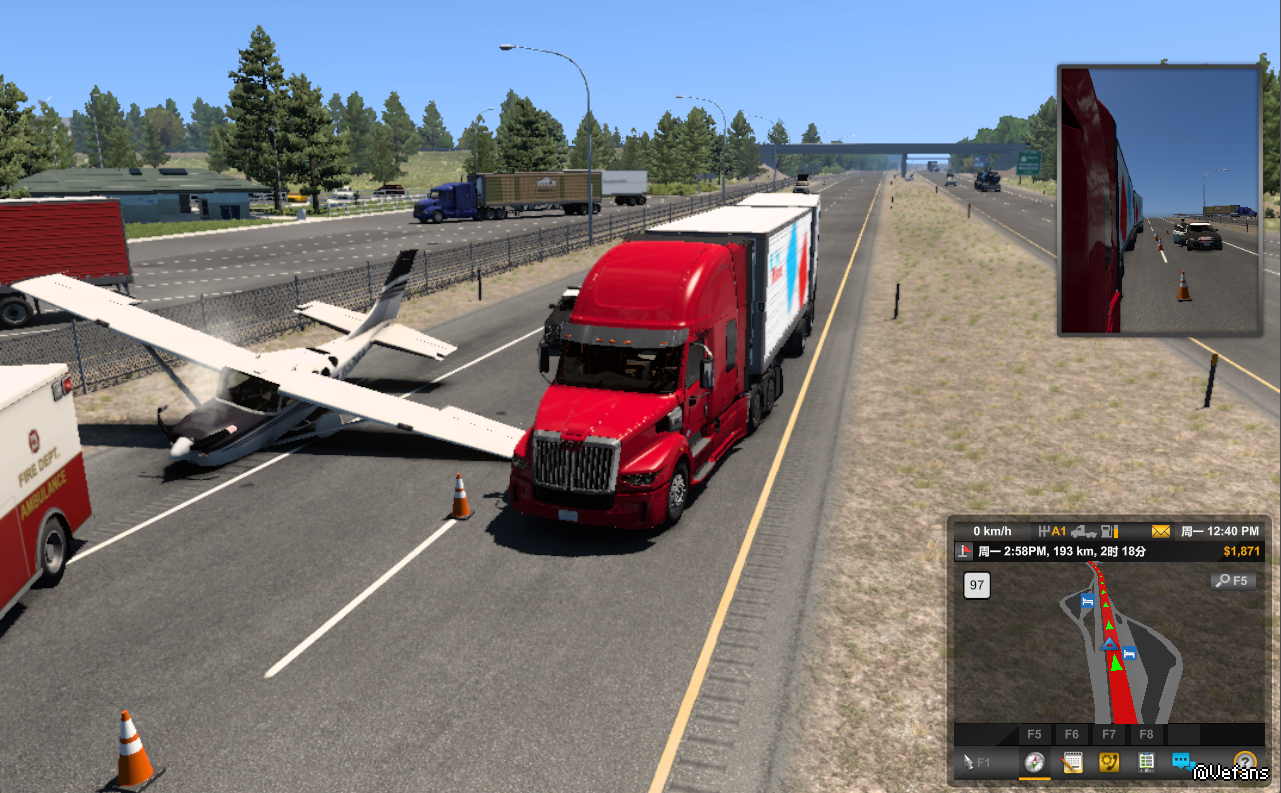Select the rest stop bed marker beside the route
Screen dimensions: 1281x793
pos(1129,653)
